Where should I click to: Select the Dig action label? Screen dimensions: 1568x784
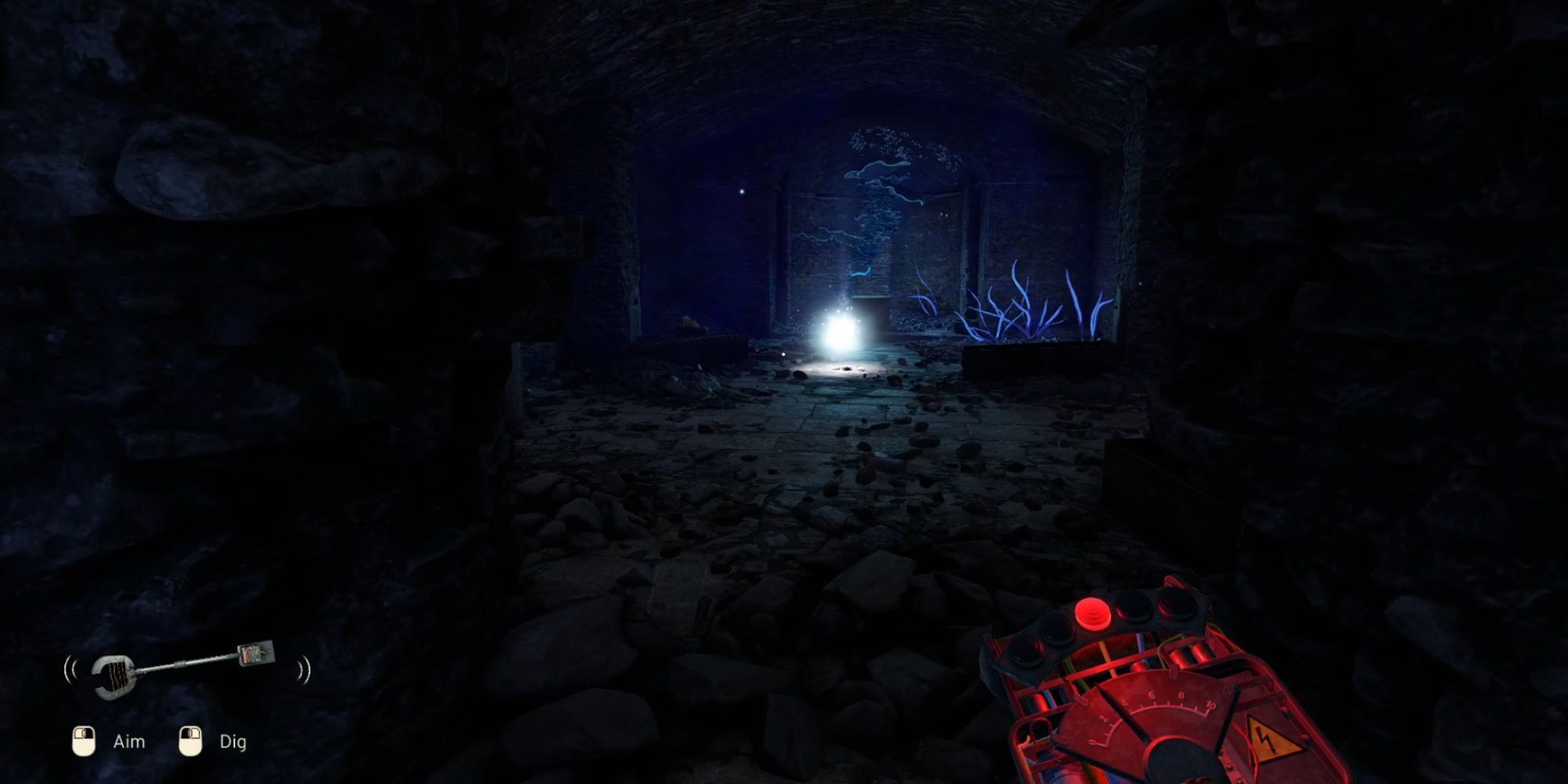point(234,742)
